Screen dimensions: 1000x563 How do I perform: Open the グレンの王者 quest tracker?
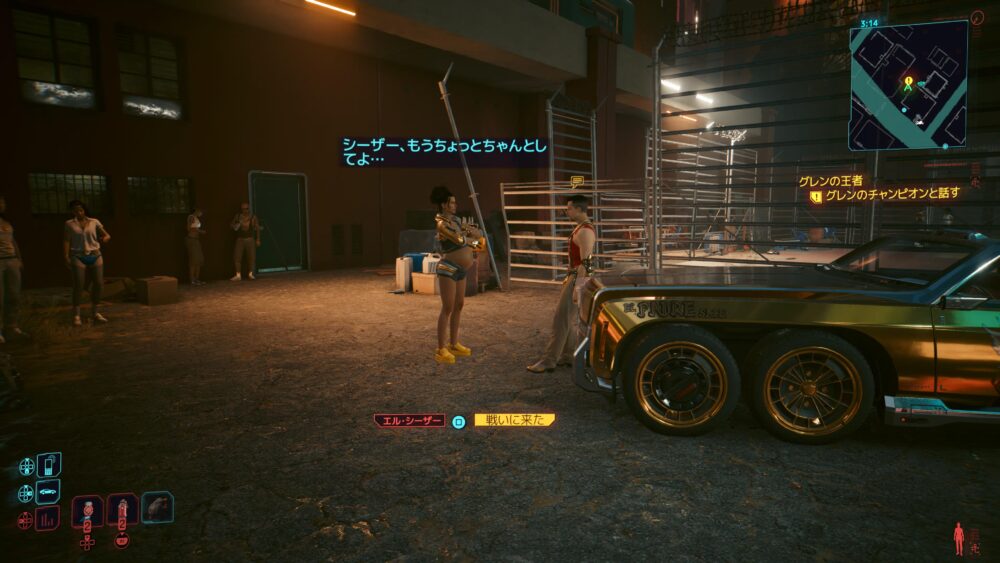pos(830,181)
